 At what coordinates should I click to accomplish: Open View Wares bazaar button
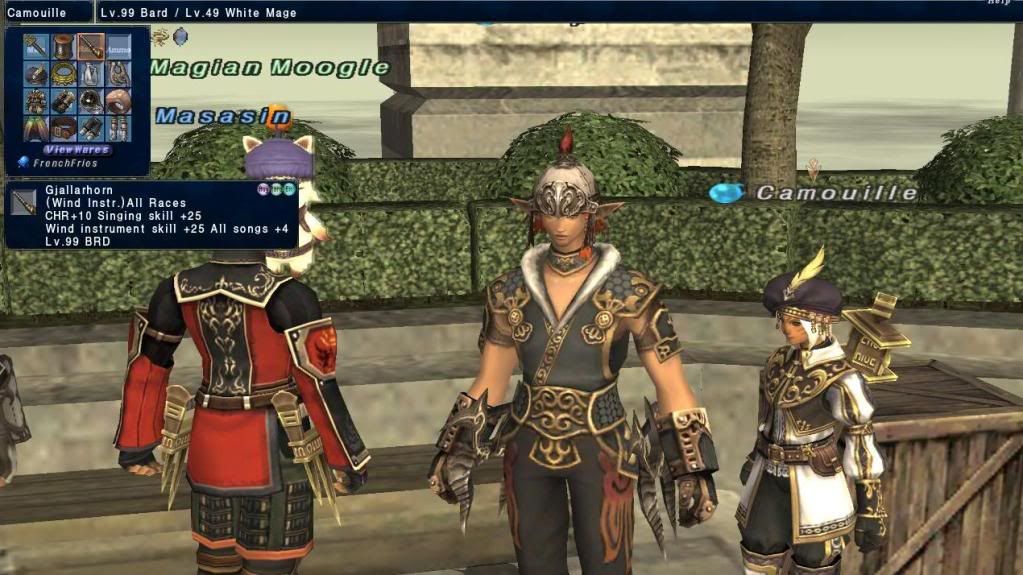tap(77, 149)
